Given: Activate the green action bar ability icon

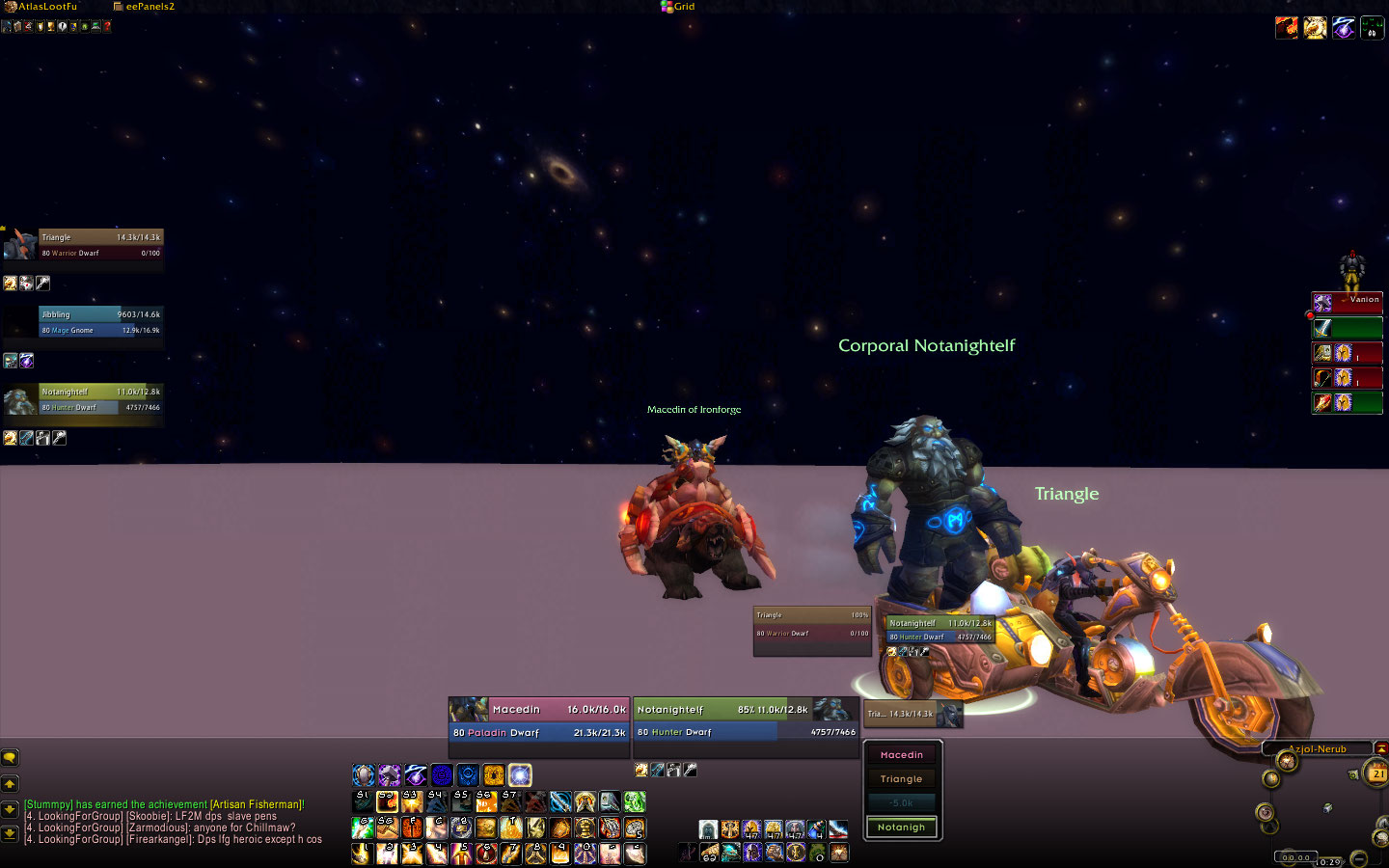Looking at the screenshot, I should click(634, 801).
